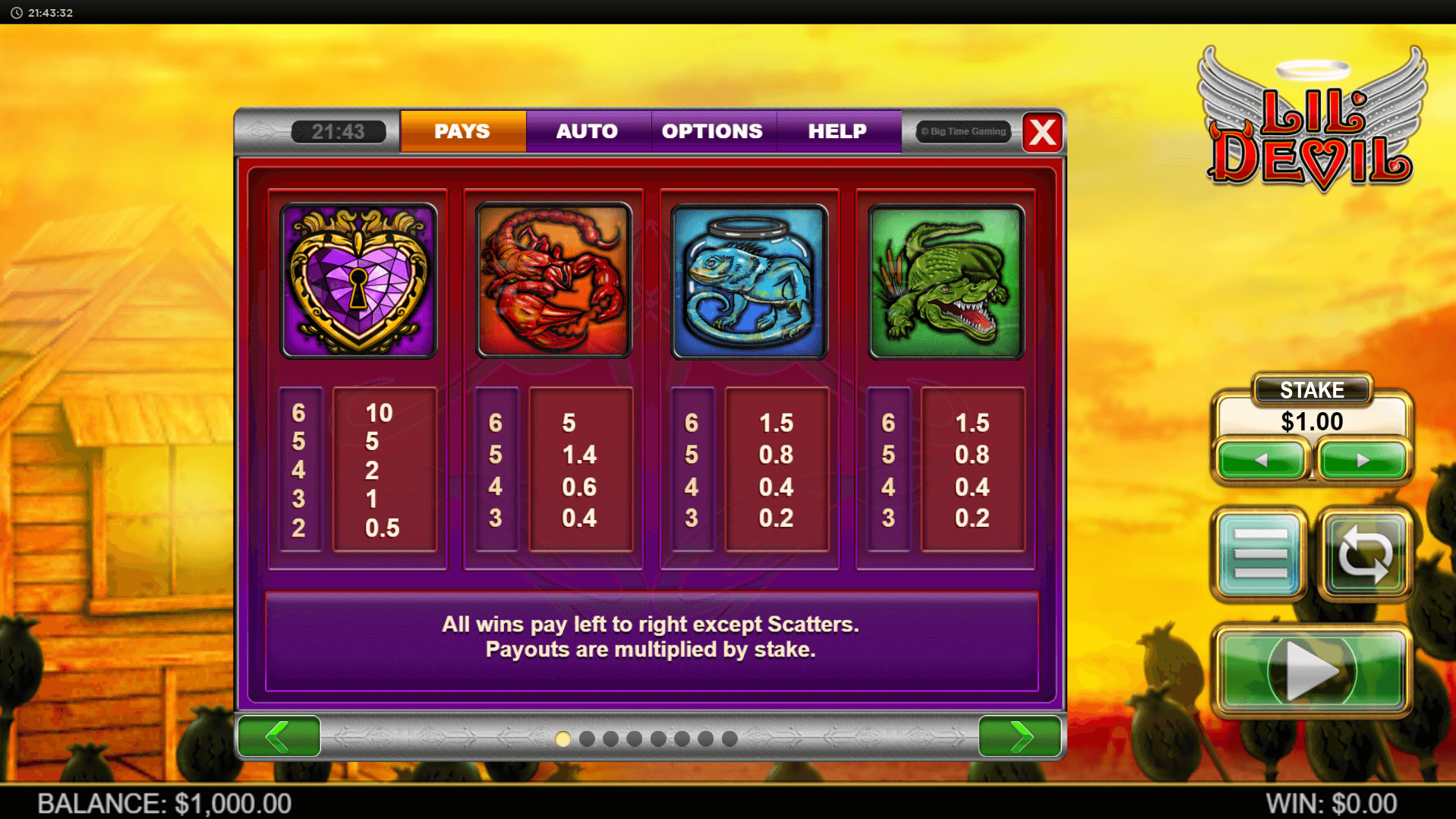The height and width of the screenshot is (819, 1456).
Task: Decrease the stake with left arrow
Action: coord(1261,460)
